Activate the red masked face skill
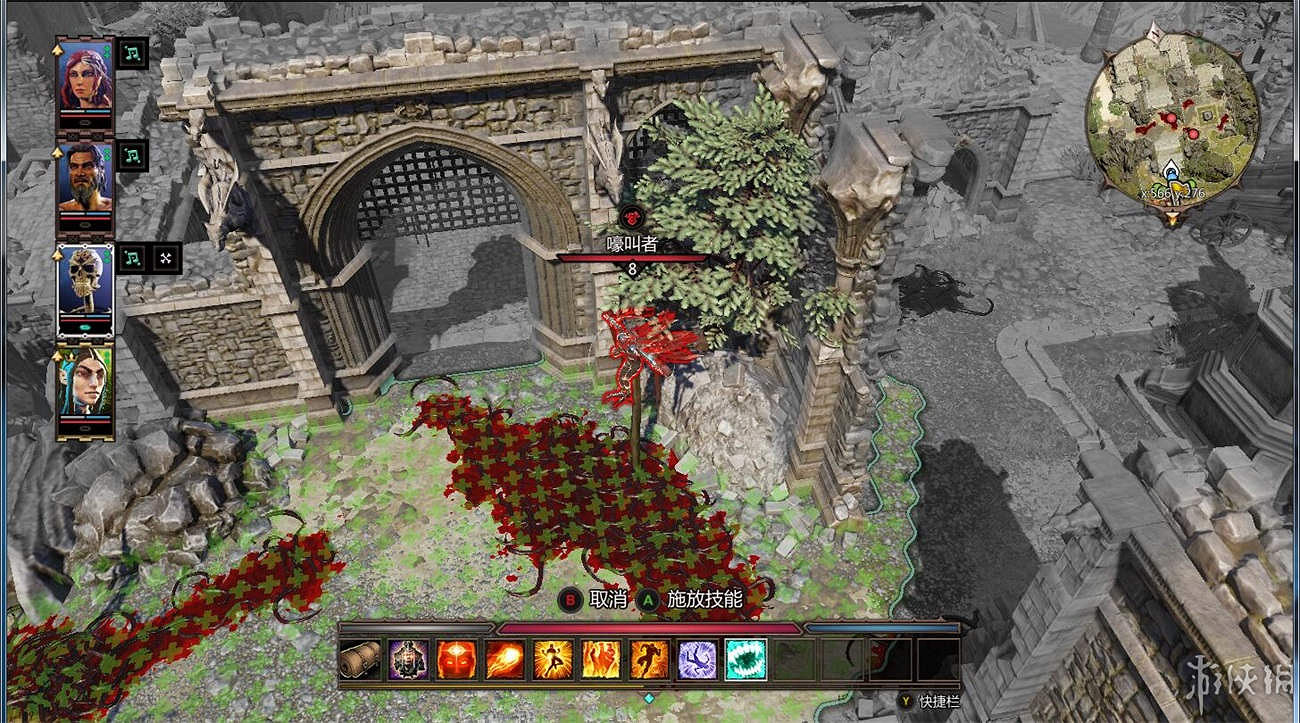 pyautogui.click(x=456, y=660)
